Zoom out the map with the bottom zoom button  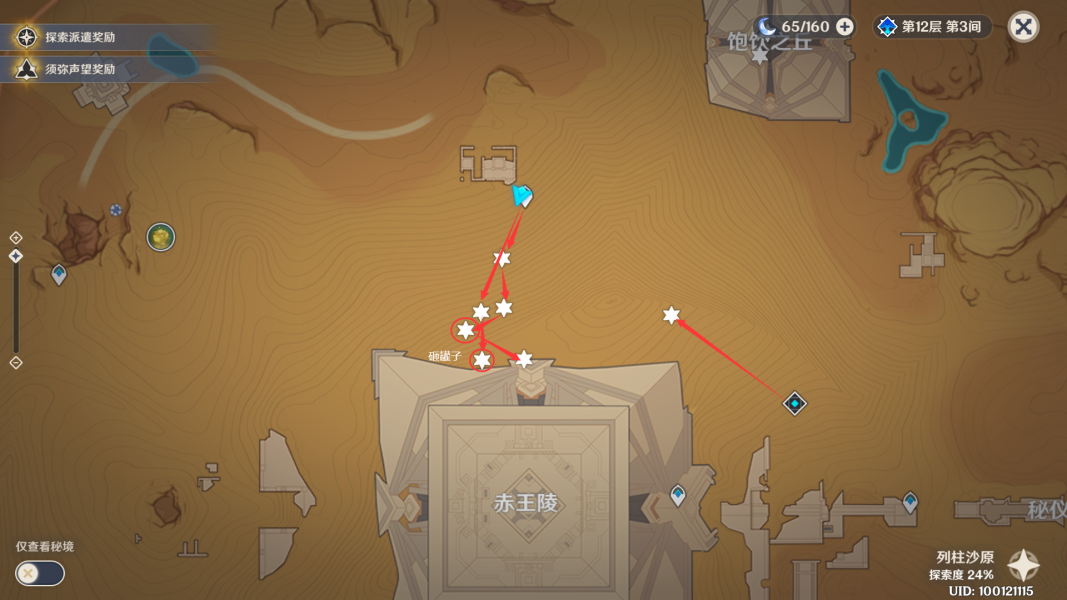point(16,362)
